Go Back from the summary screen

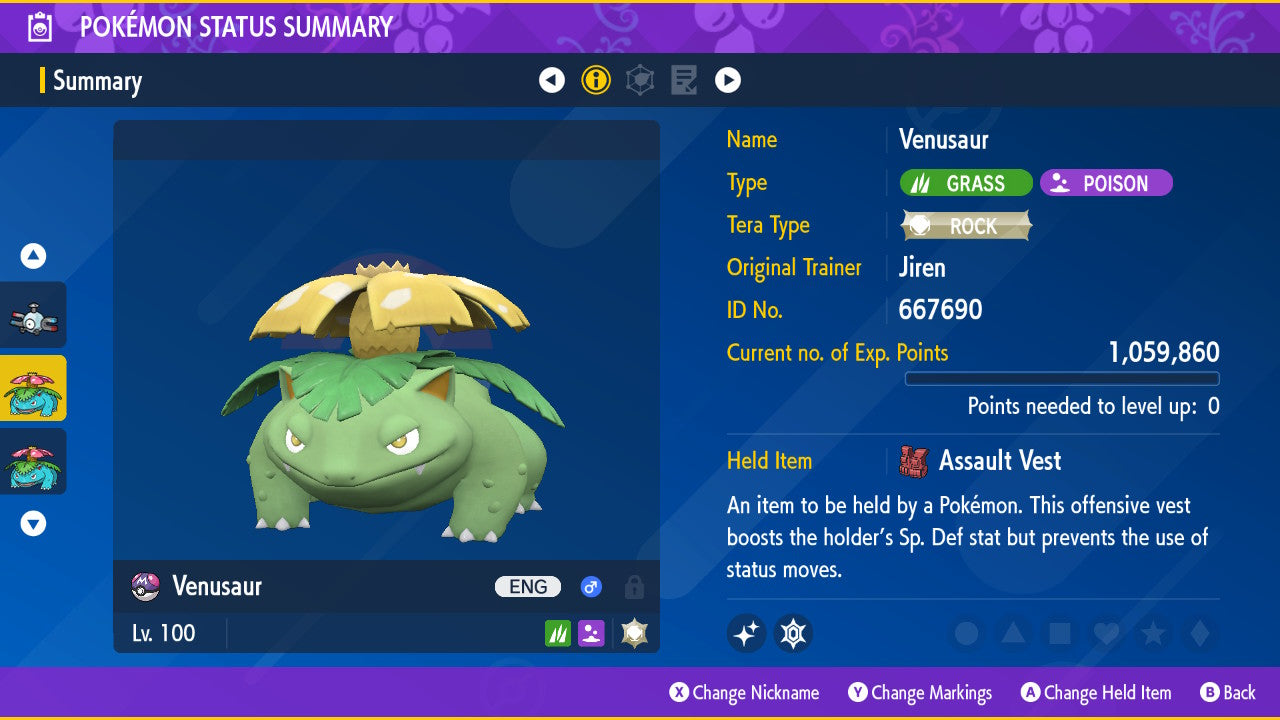(x=1228, y=693)
